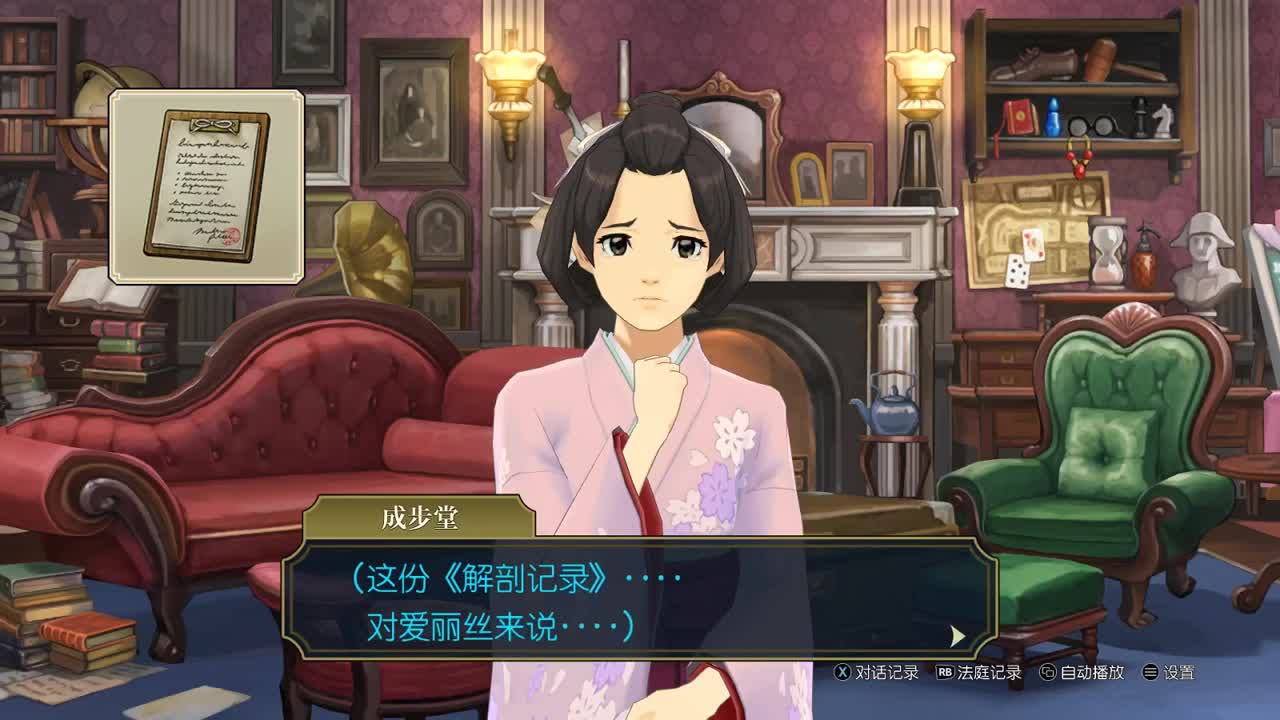1280x720 pixels.
Task: Click the advance arrow in the dialogue box
Action: 958,636
